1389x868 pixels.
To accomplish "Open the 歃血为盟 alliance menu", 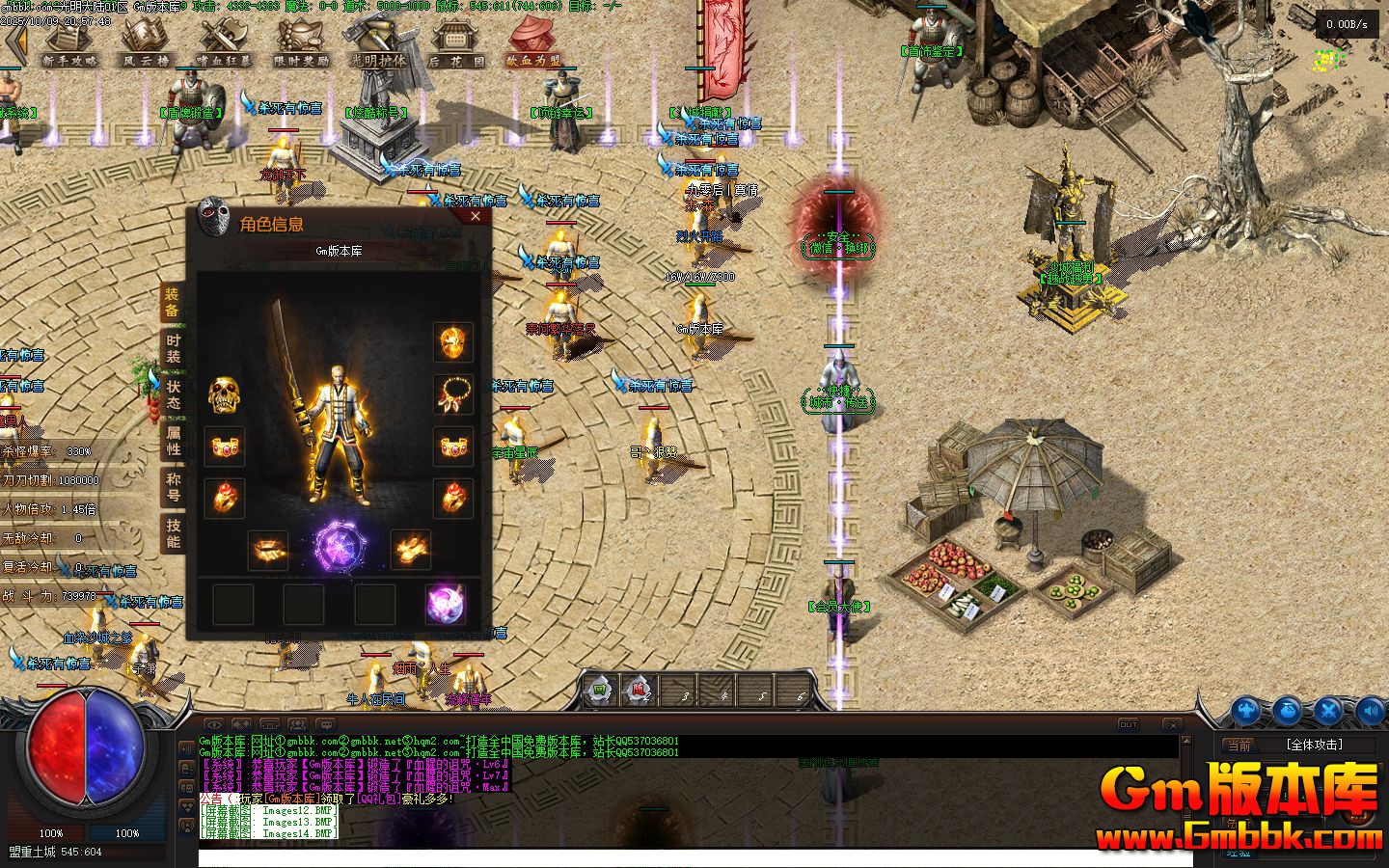I will coord(533,44).
